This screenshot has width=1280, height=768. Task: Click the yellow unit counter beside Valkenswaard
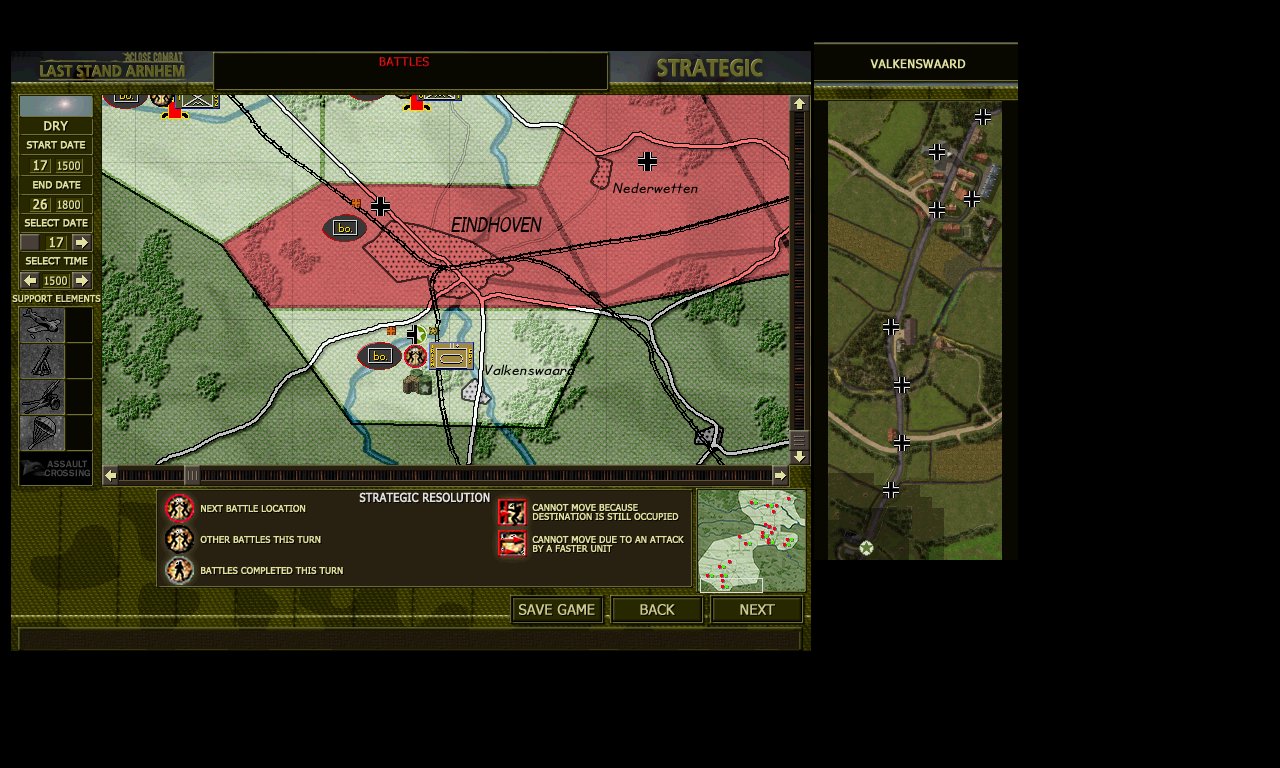coord(450,355)
